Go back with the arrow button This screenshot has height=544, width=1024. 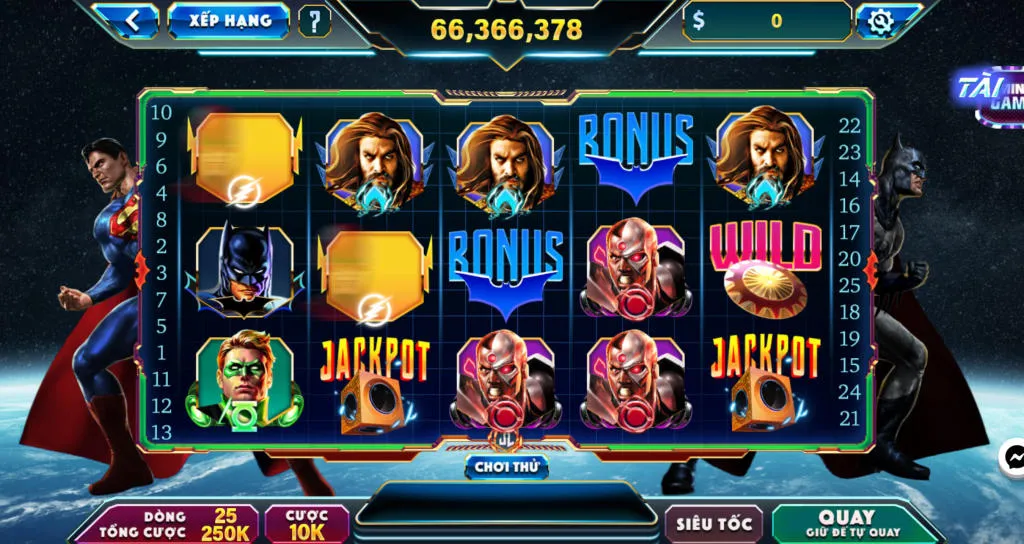(132, 20)
